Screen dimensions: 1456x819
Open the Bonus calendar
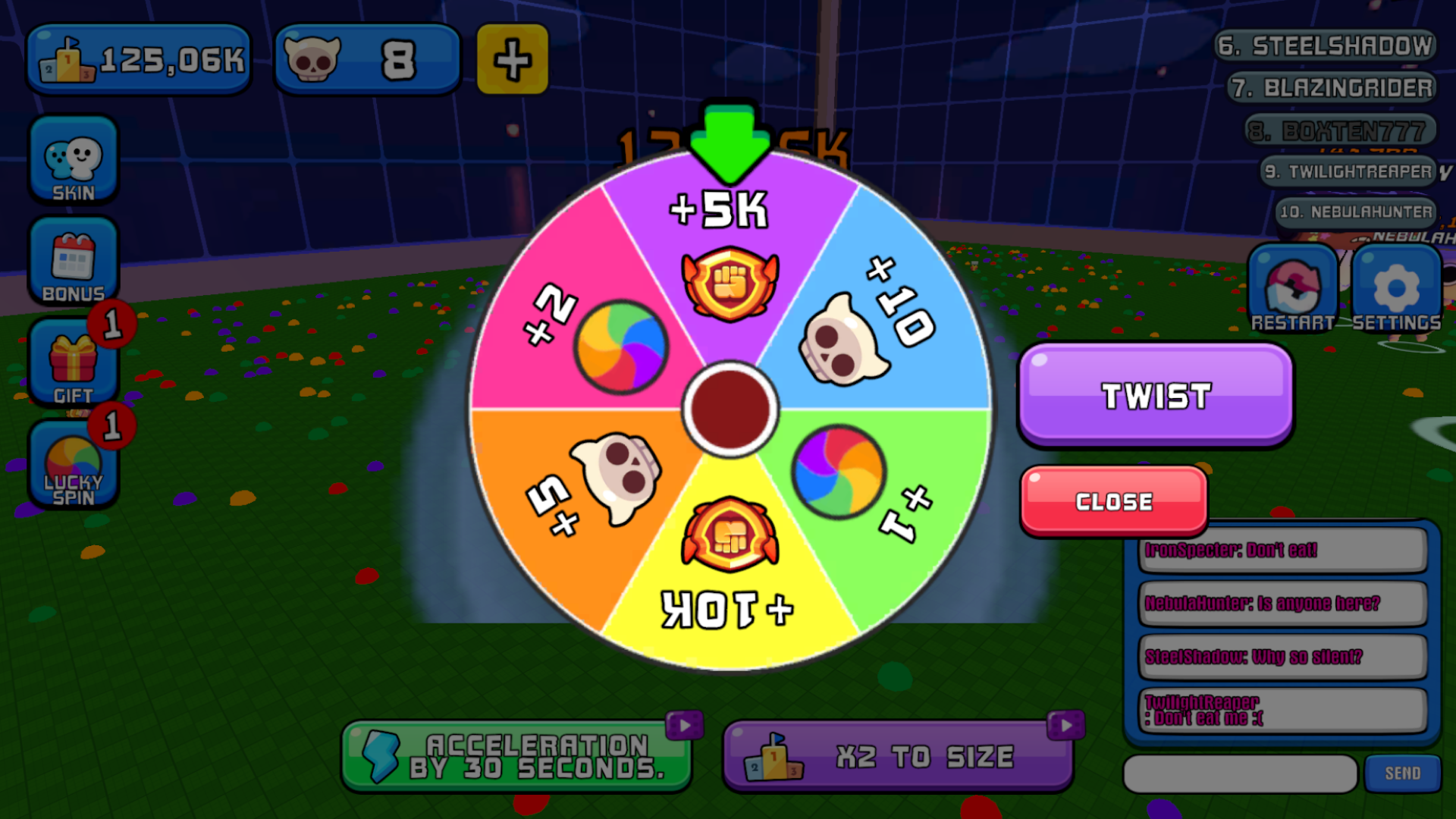(74, 262)
